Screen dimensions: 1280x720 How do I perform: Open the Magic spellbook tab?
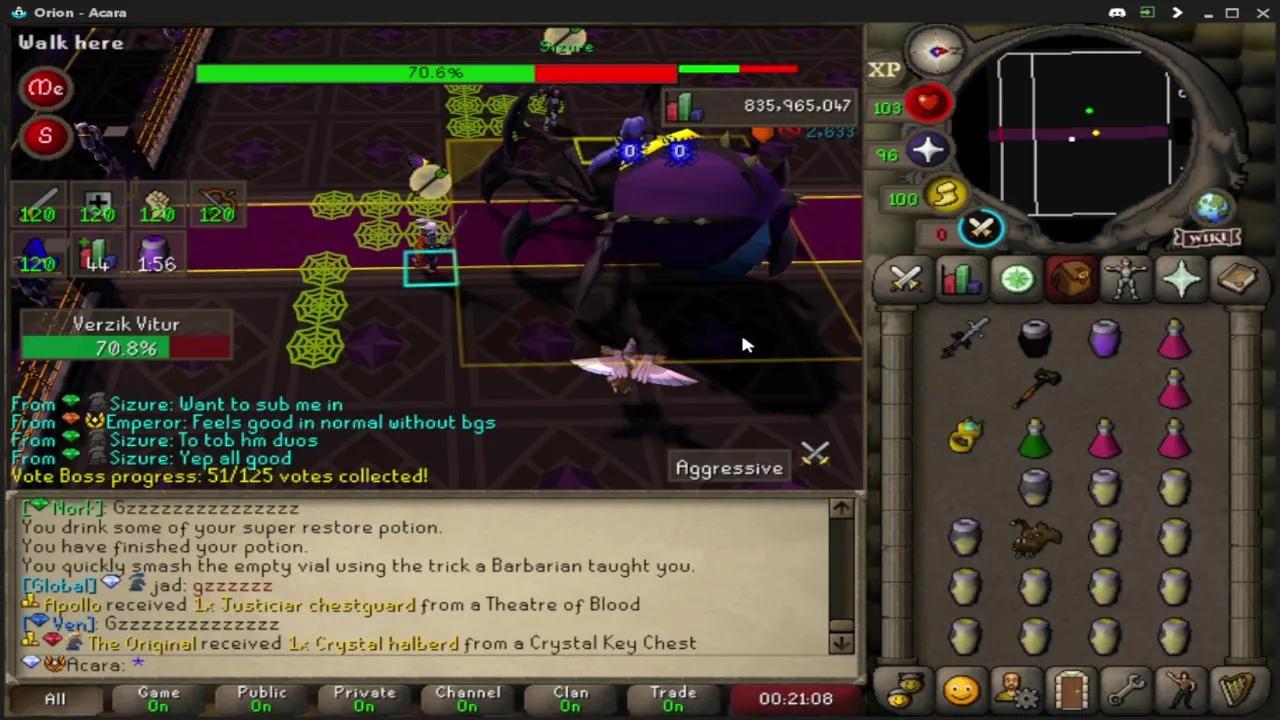pyautogui.click(x=1237, y=280)
